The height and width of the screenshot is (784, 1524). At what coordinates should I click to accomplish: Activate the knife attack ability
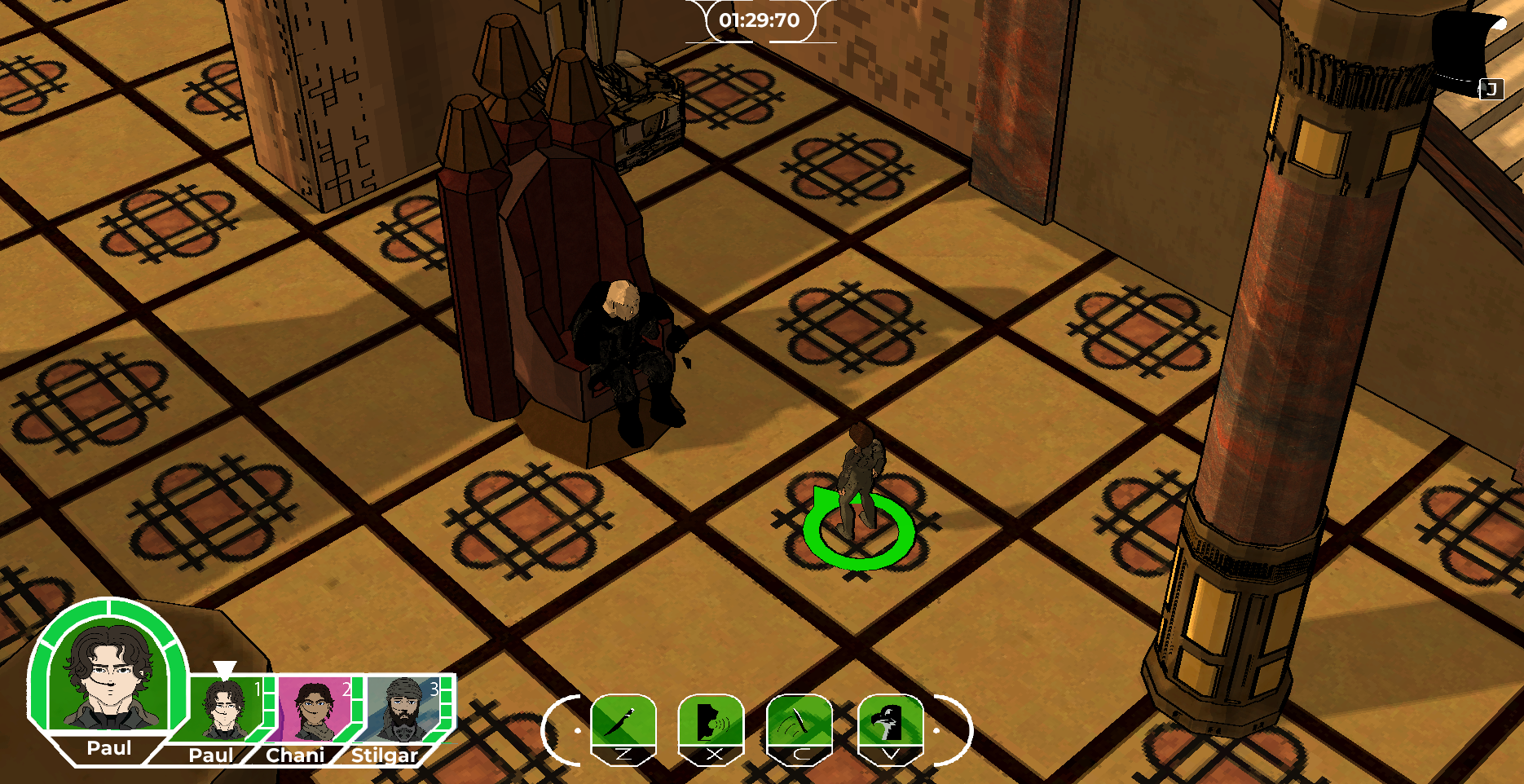(623, 721)
